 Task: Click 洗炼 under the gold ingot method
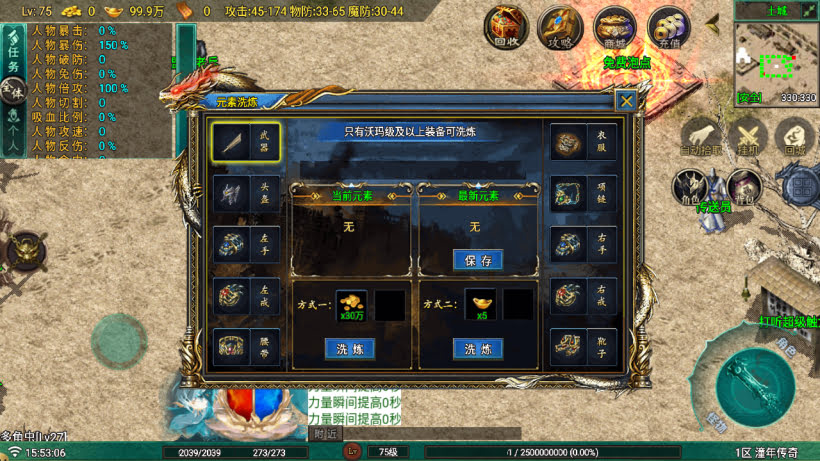coord(477,349)
